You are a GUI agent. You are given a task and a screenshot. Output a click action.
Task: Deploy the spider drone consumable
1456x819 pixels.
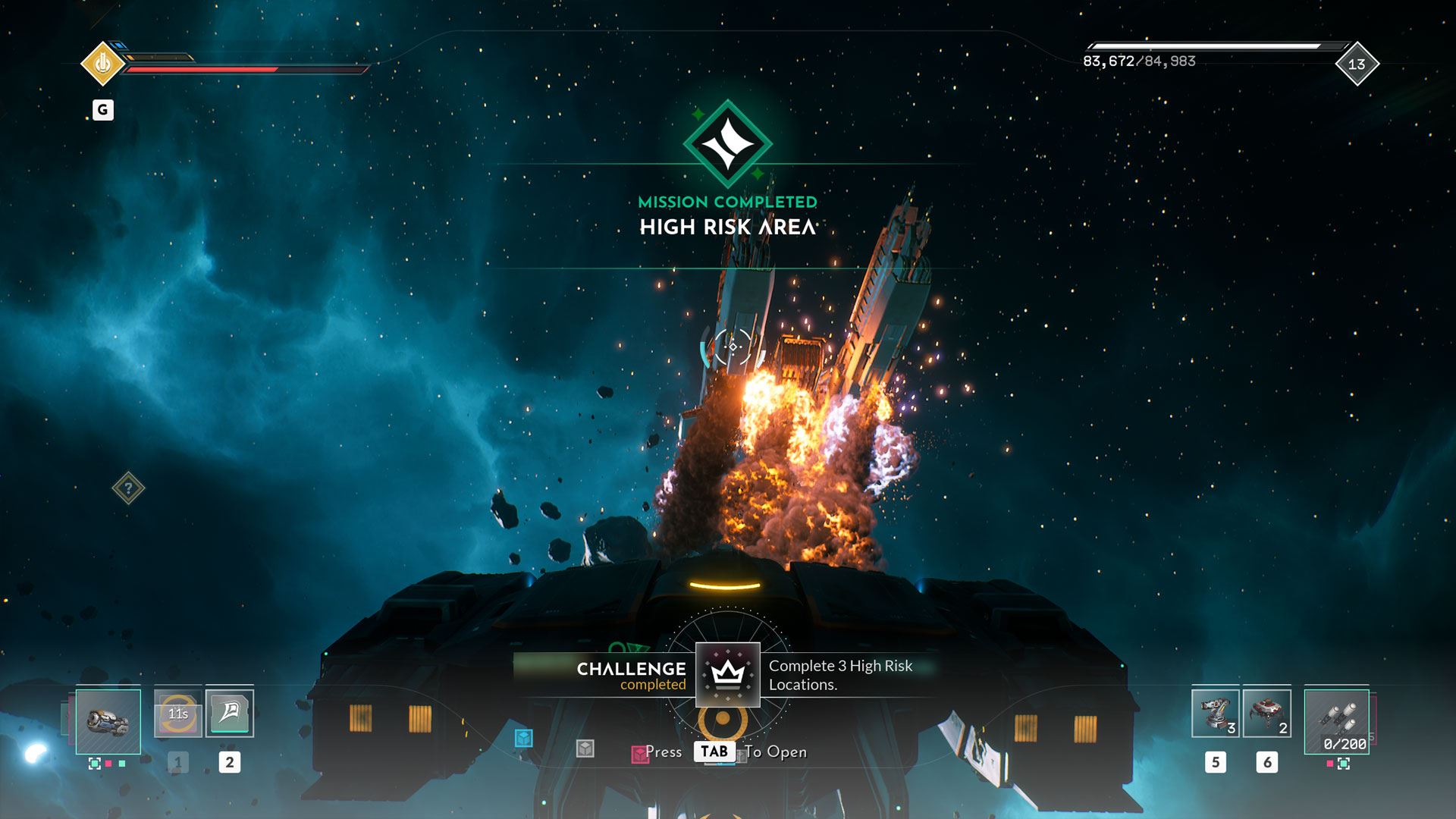[1266, 714]
